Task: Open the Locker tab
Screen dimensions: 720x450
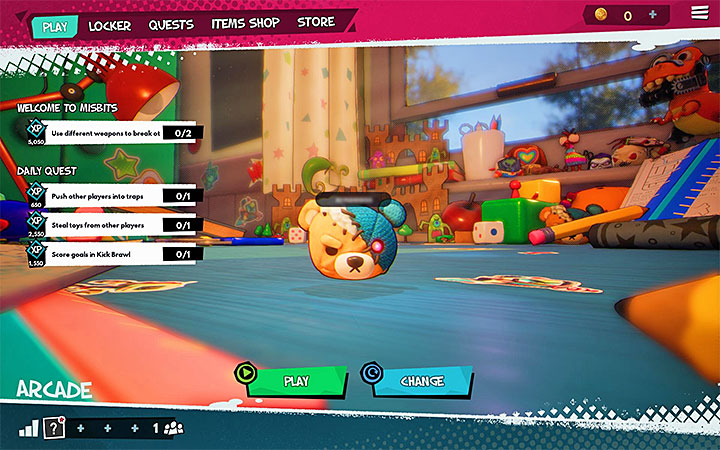Action: 110,25
